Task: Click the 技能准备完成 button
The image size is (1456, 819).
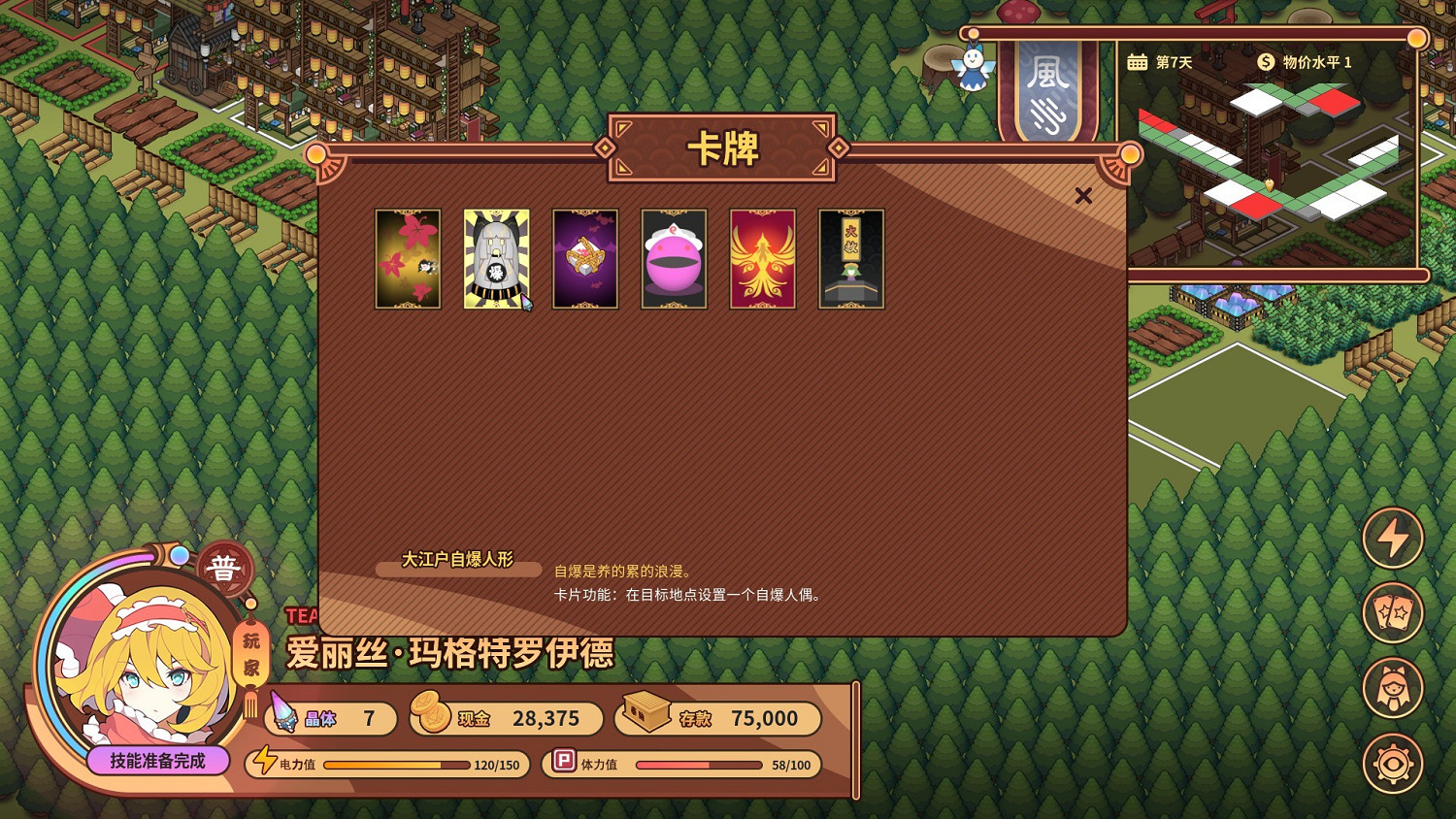Action: (x=158, y=762)
